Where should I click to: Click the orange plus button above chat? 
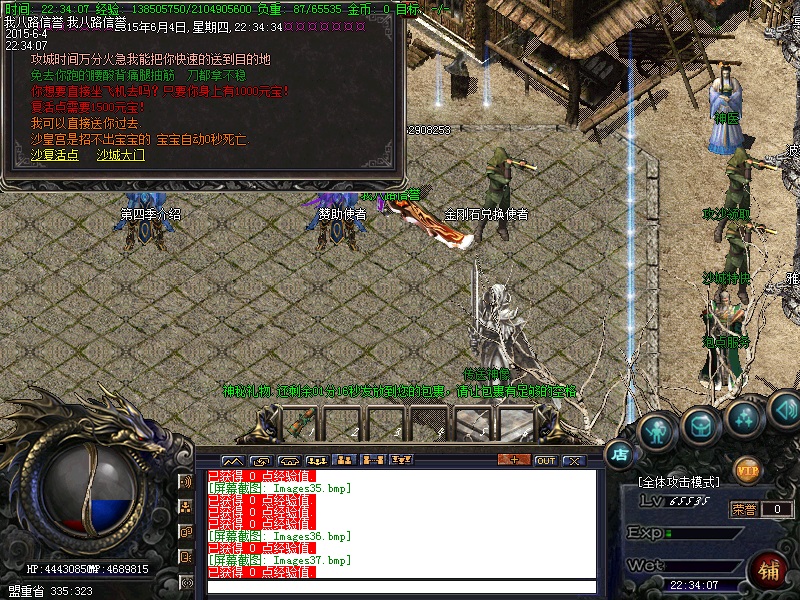[514, 460]
